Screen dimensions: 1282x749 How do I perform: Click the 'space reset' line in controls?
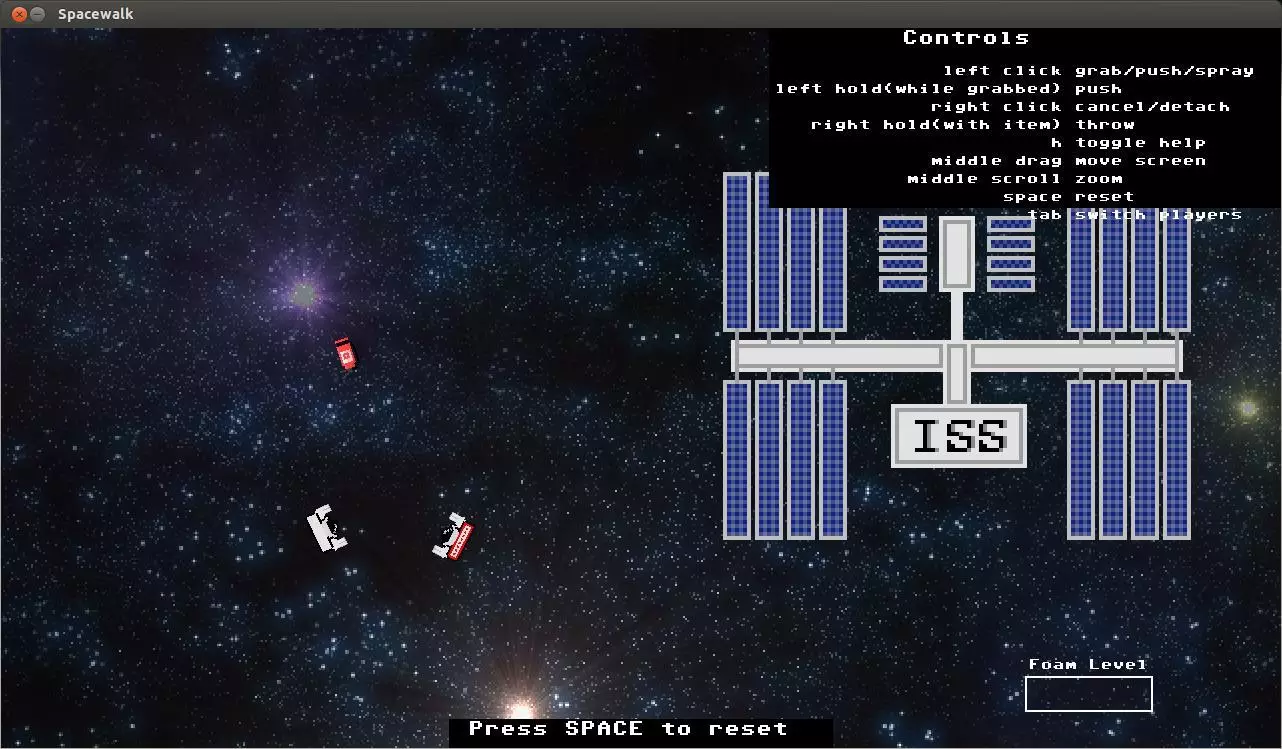pyautogui.click(x=1068, y=196)
